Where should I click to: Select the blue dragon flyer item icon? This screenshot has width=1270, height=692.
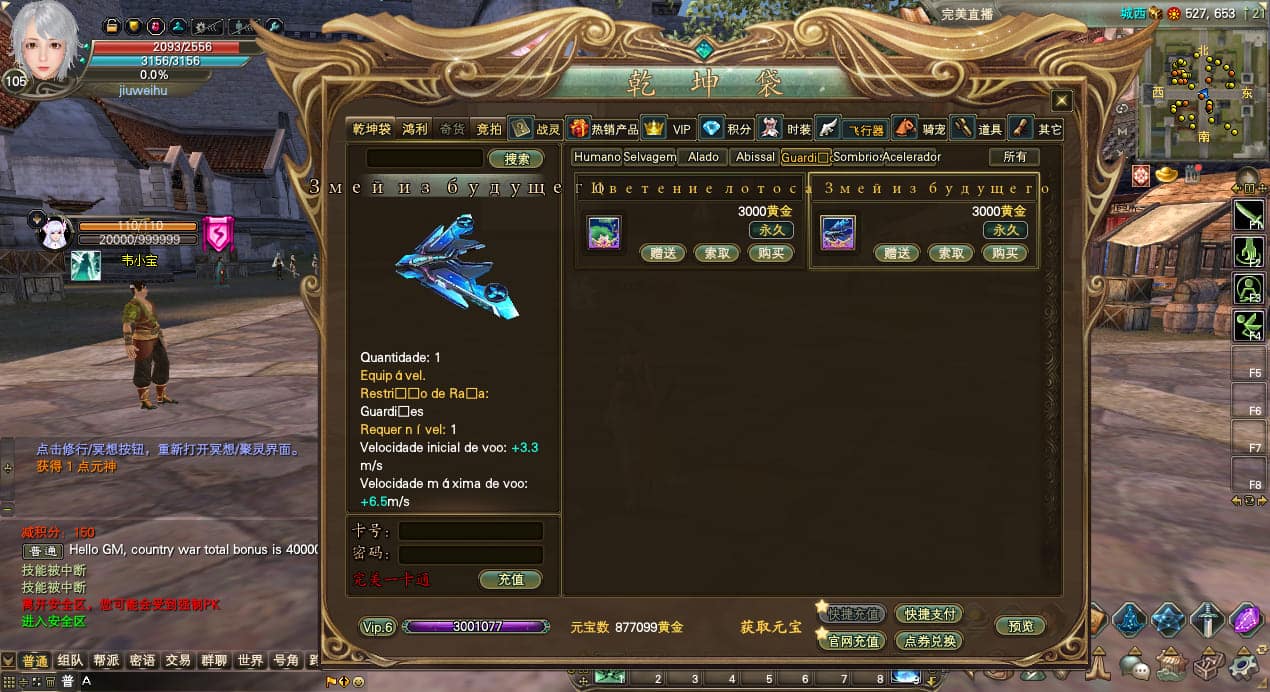(x=838, y=233)
